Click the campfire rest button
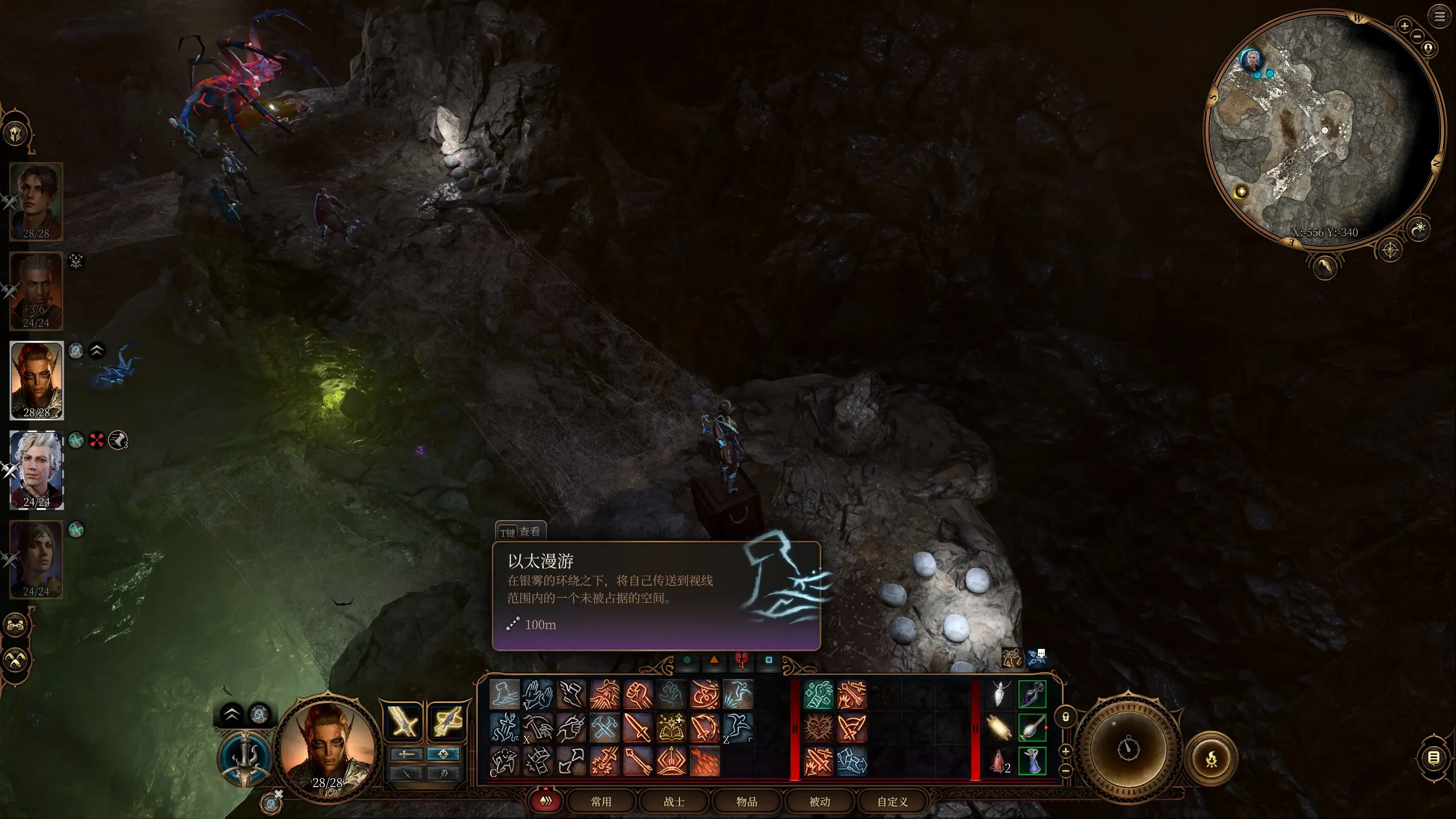 coord(1211,758)
